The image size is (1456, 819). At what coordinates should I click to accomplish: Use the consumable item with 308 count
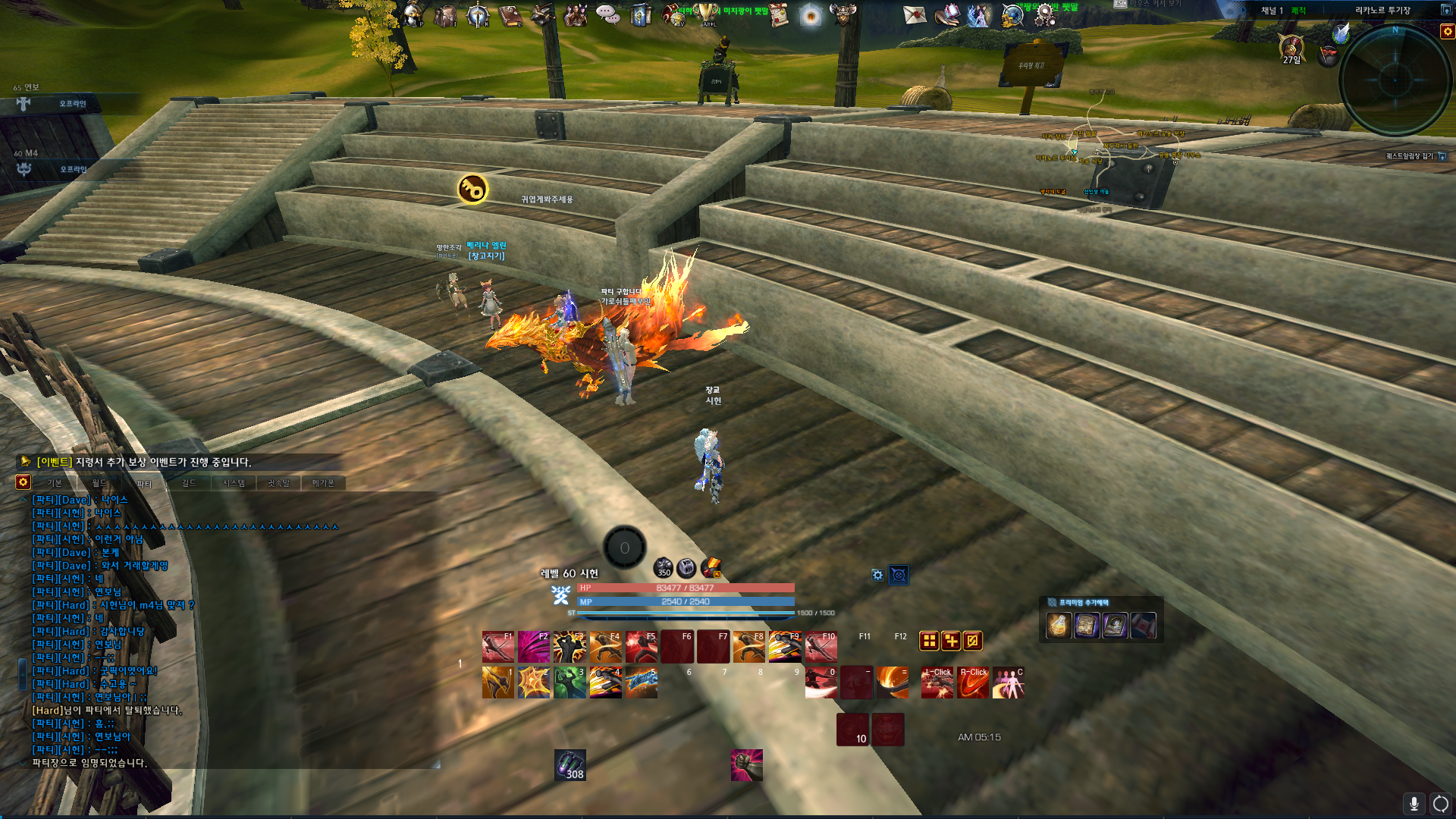pos(570,764)
